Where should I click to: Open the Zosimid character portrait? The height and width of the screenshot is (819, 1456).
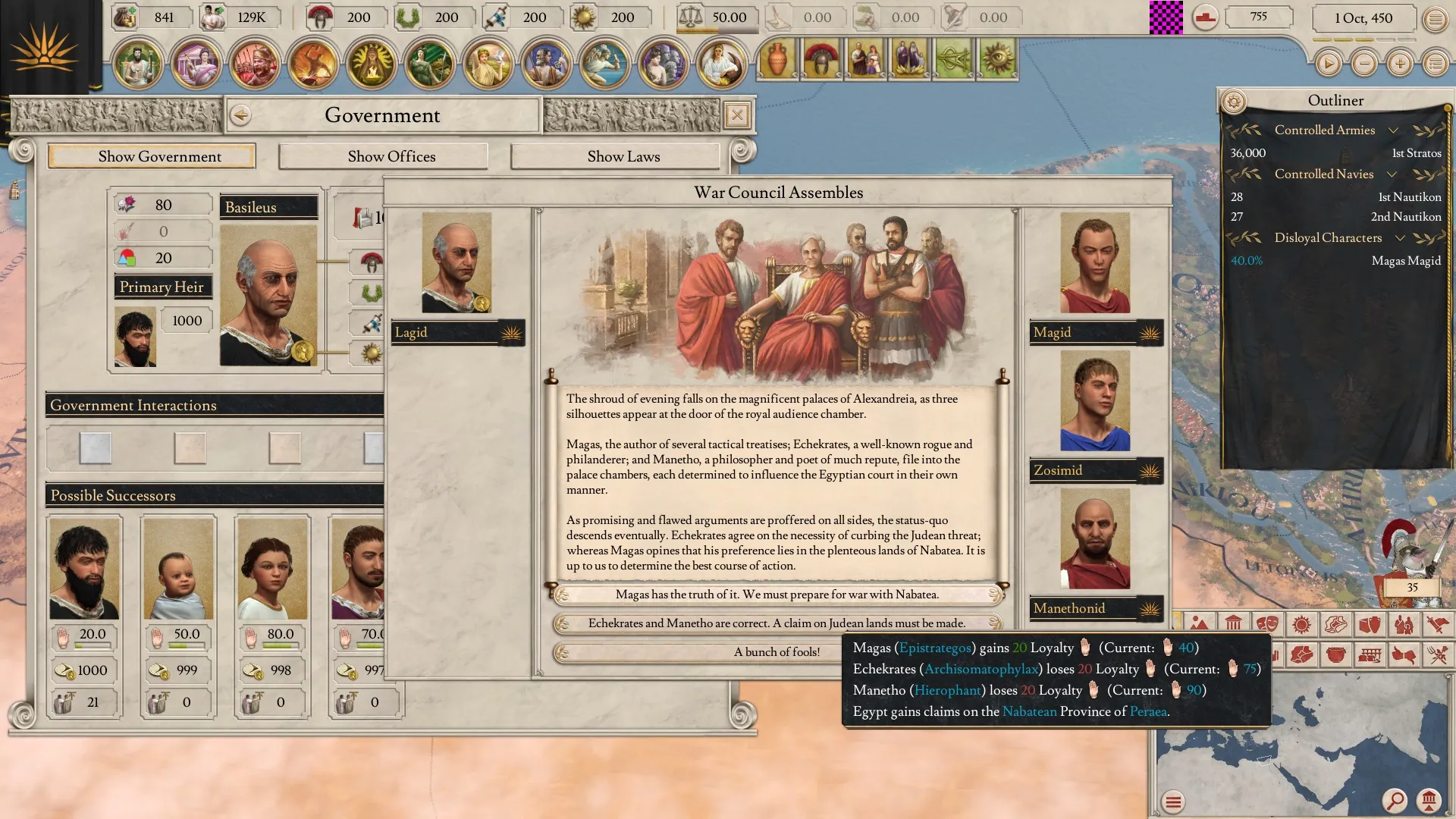[1094, 400]
